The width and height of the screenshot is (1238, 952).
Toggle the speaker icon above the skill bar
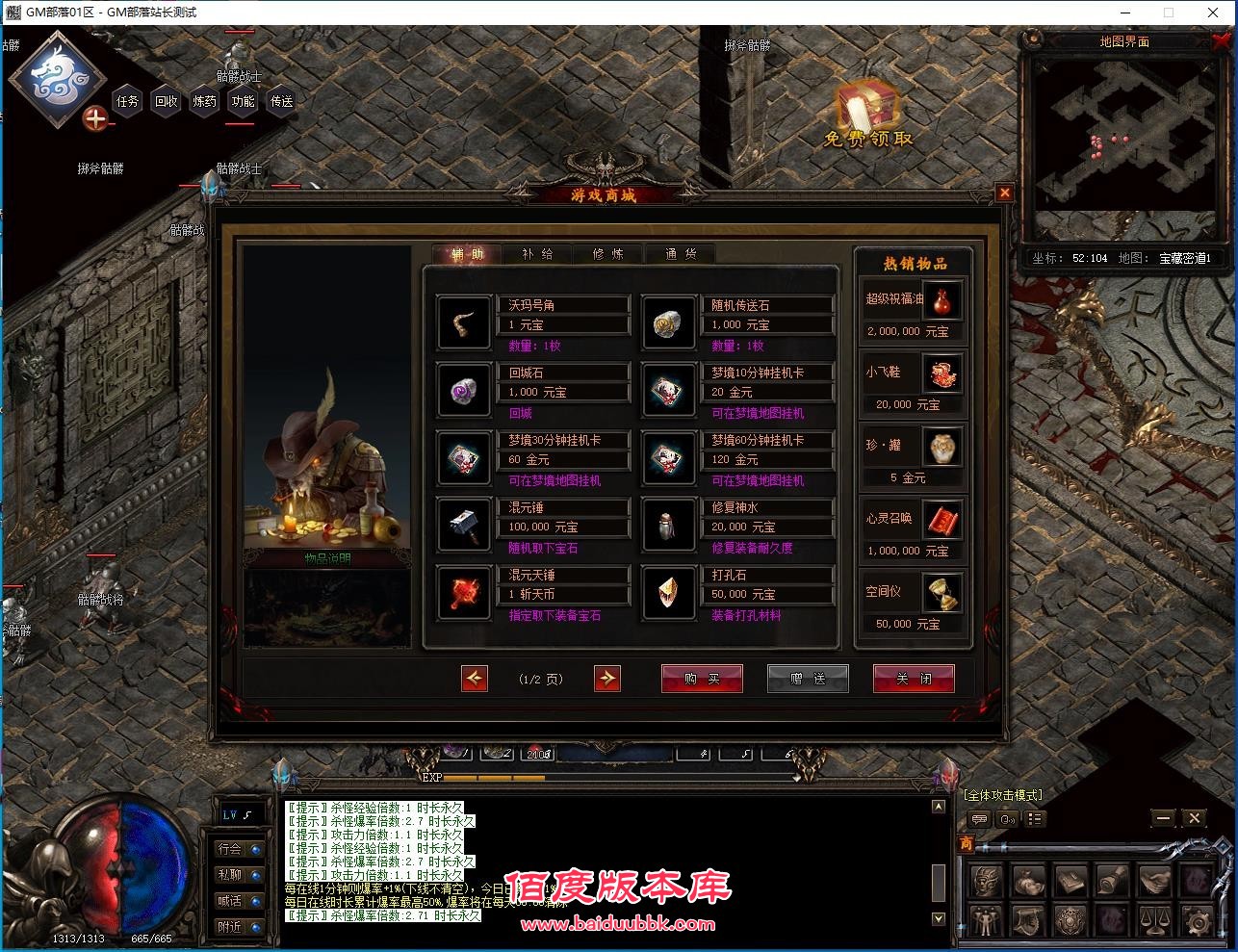1008,819
